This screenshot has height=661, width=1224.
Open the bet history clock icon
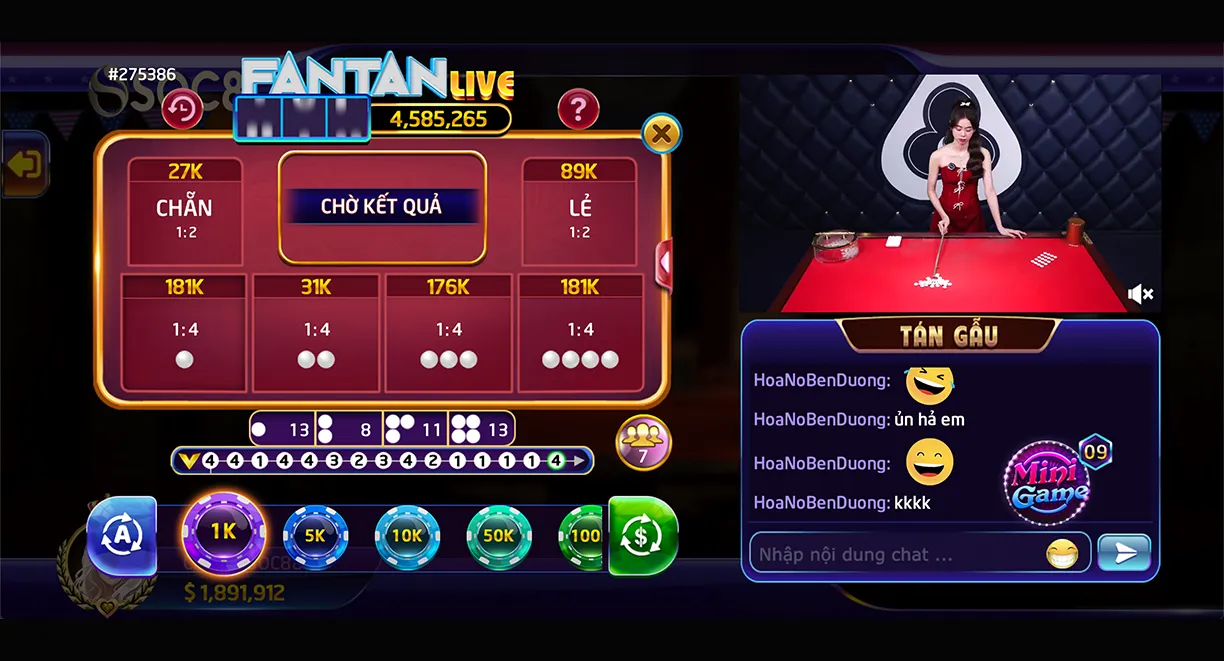point(182,109)
